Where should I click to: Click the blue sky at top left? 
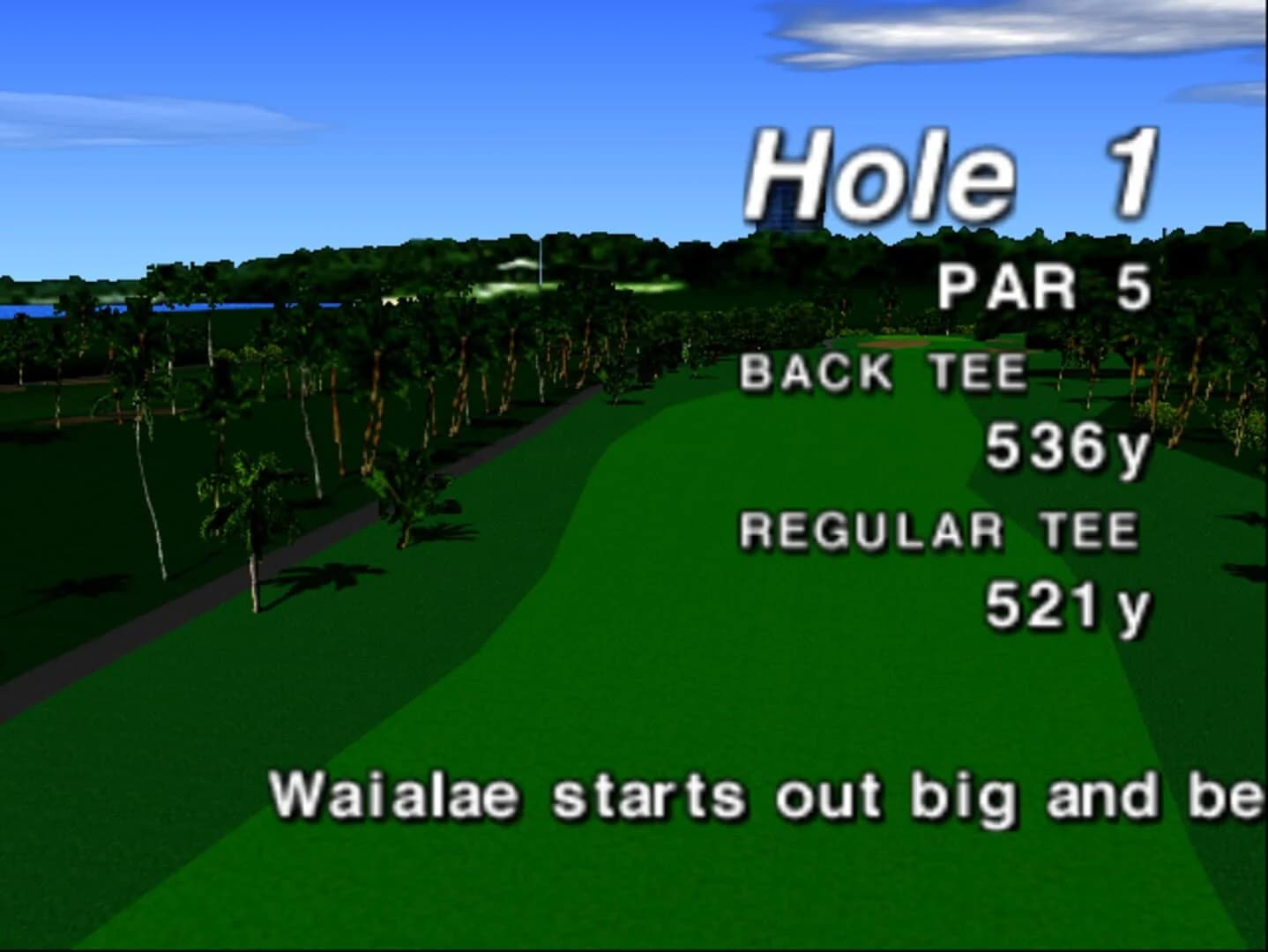click(176, 53)
